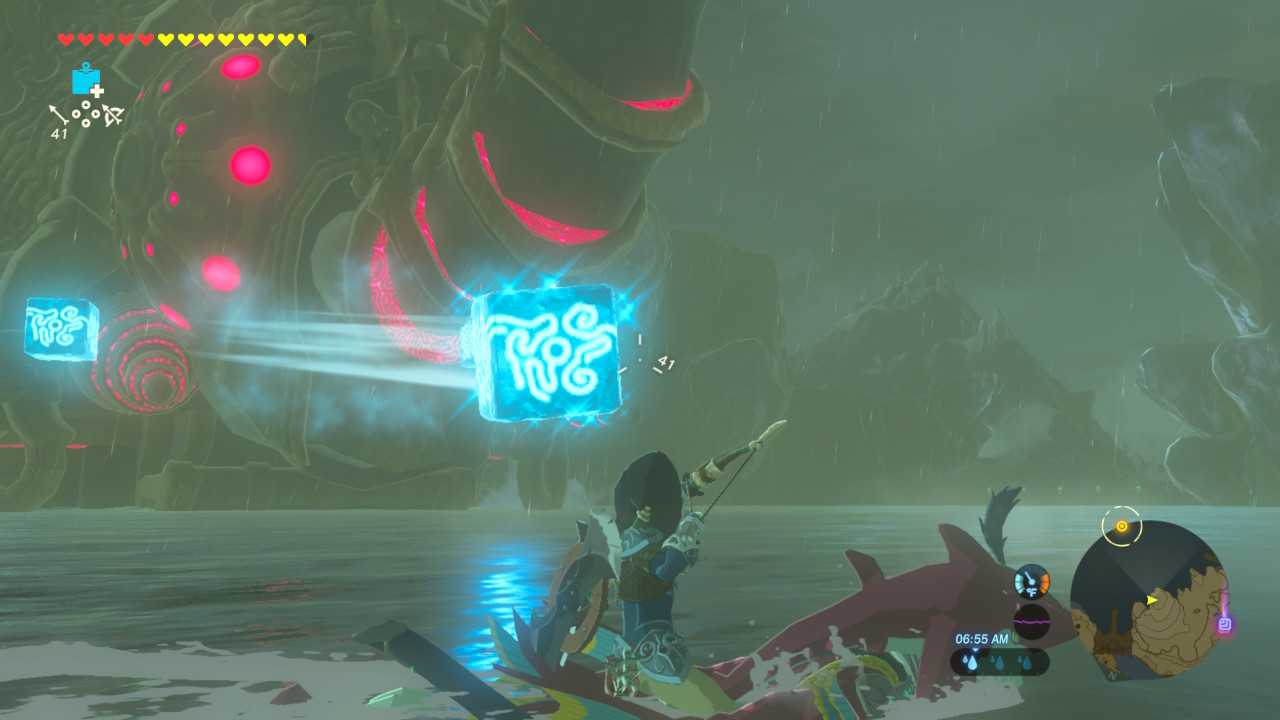Select the equipped bow icon

[x=111, y=115]
